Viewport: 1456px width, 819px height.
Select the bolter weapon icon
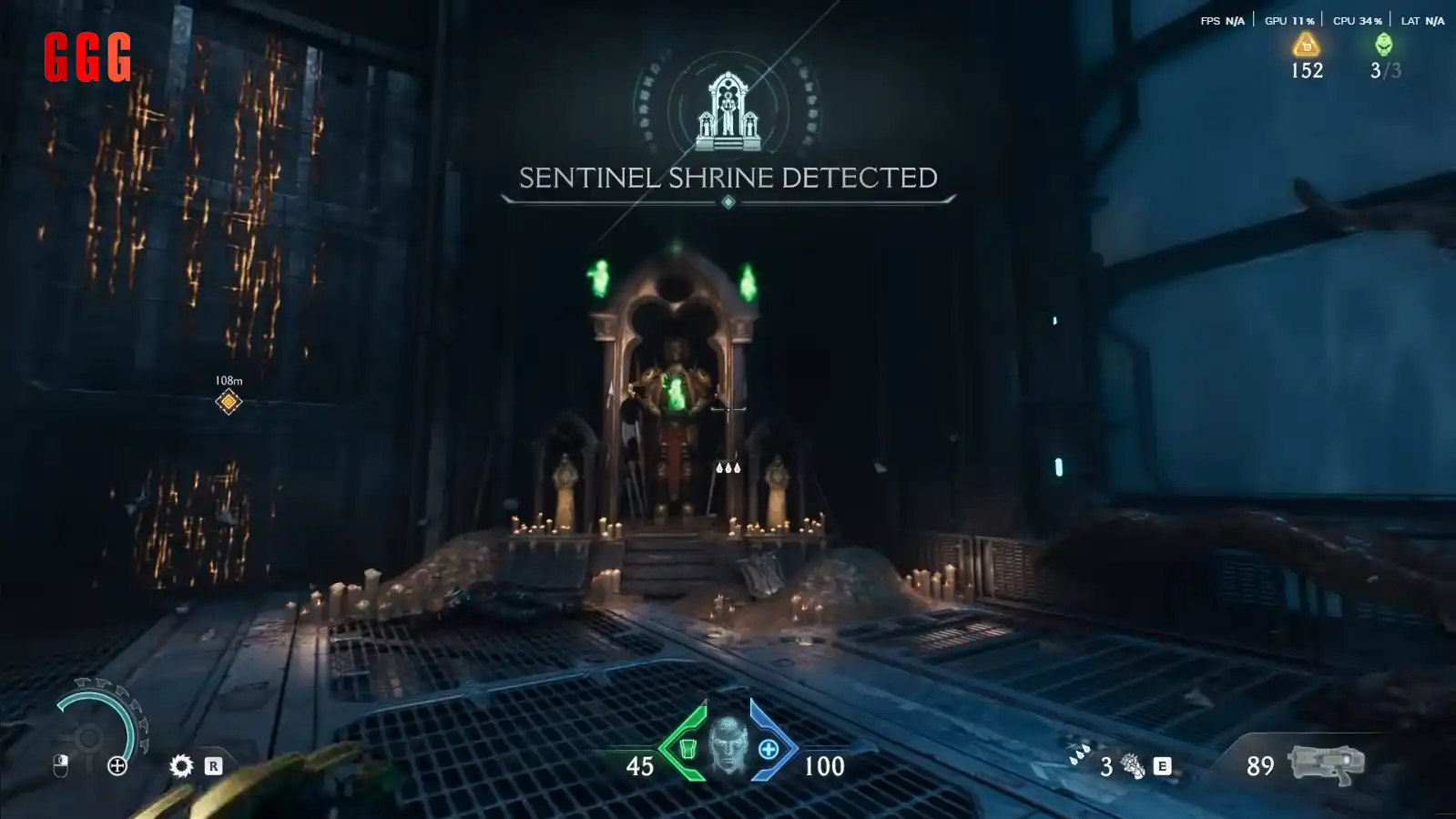tap(1326, 763)
